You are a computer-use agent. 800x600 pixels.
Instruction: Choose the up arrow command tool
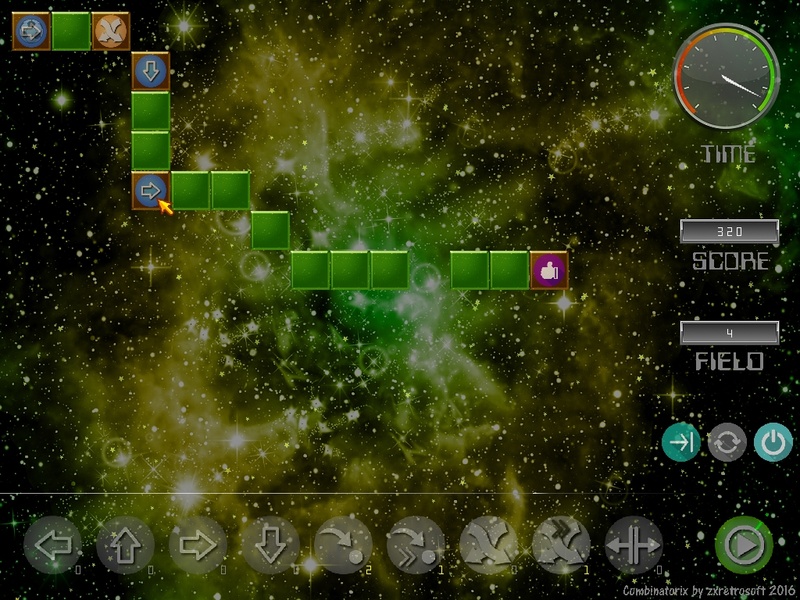click(125, 546)
